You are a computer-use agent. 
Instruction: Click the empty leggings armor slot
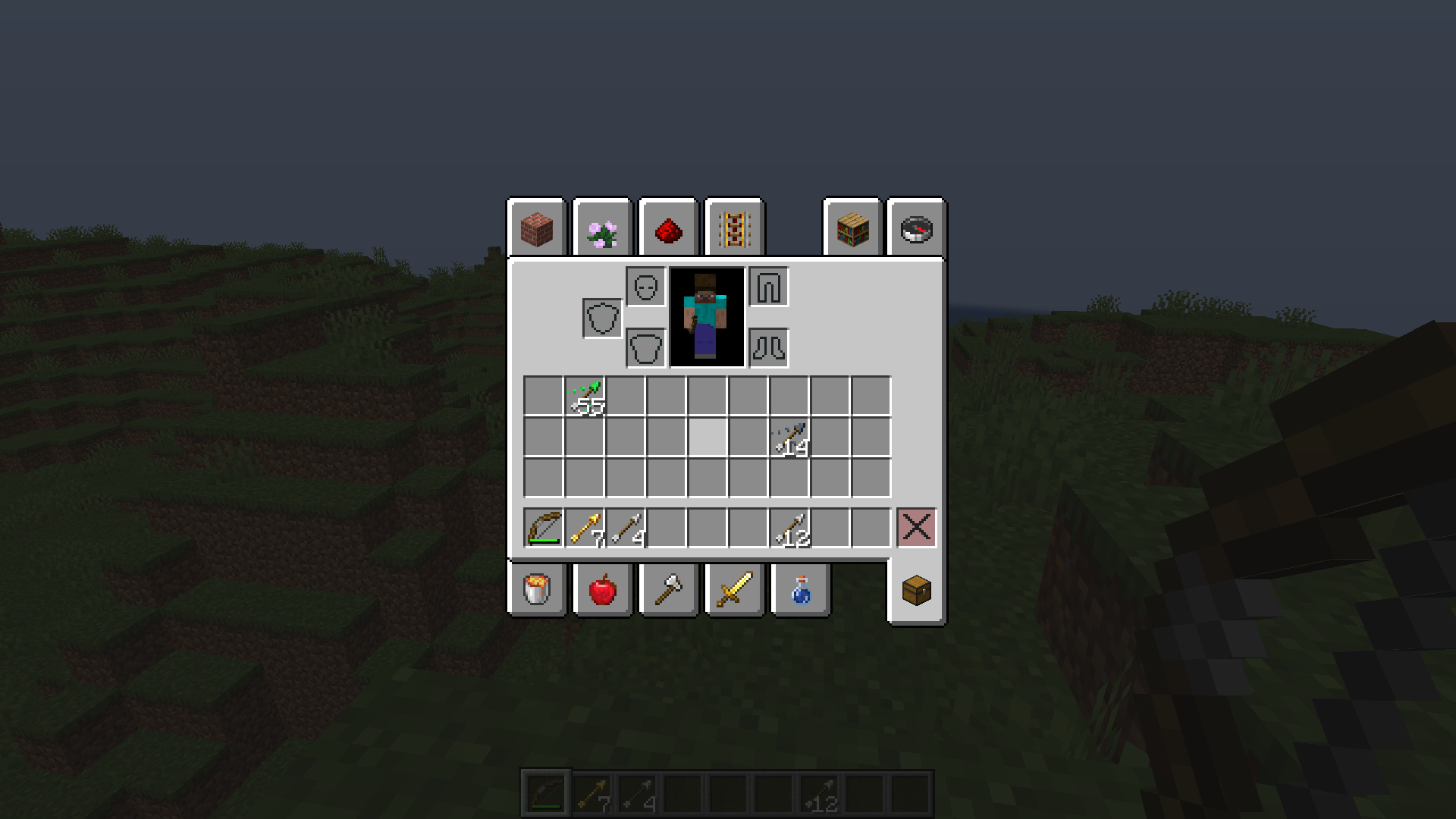click(x=768, y=288)
